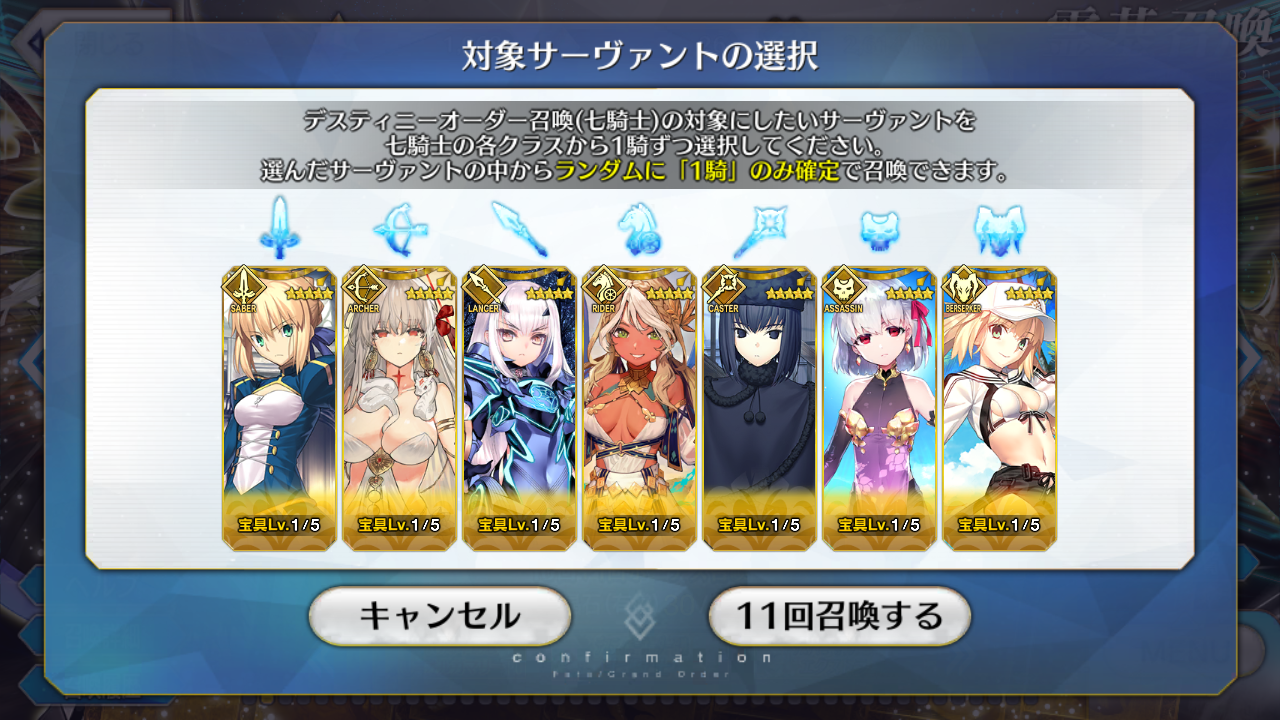1280x720 pixels.
Task: Pick the Assassin class servant card
Action: [x=879, y=408]
